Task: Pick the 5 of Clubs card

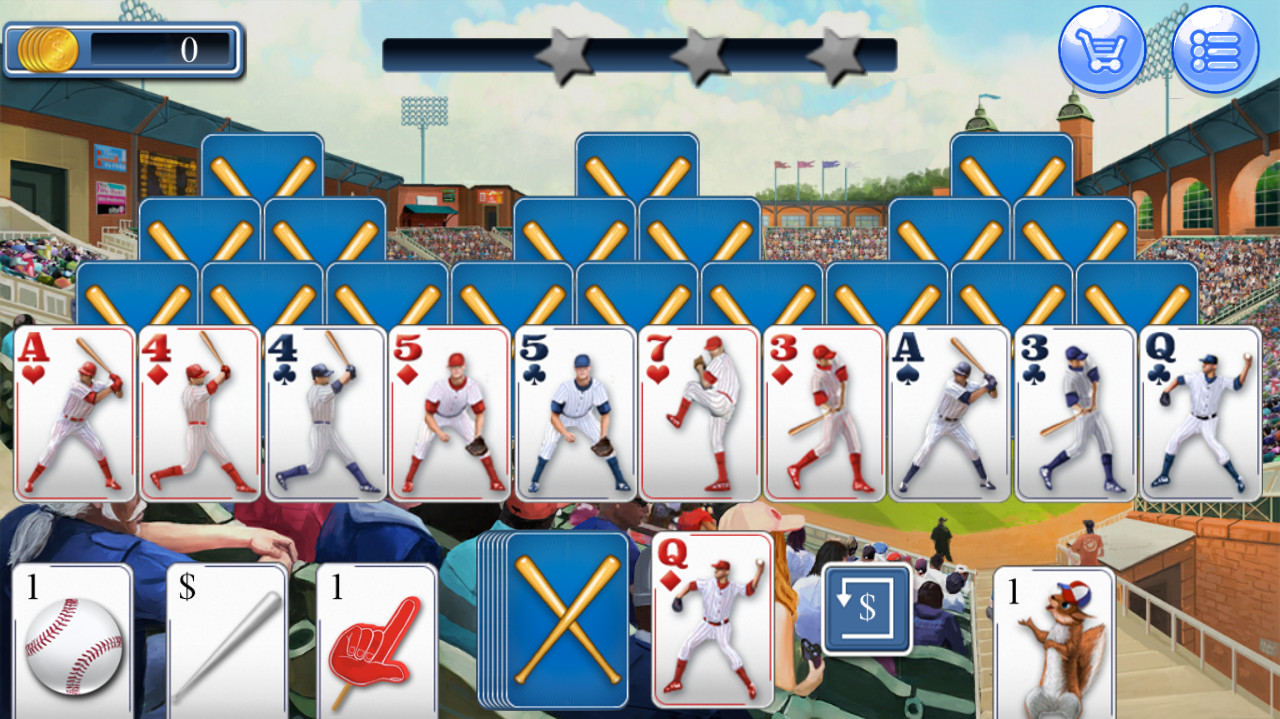Action: (575, 412)
